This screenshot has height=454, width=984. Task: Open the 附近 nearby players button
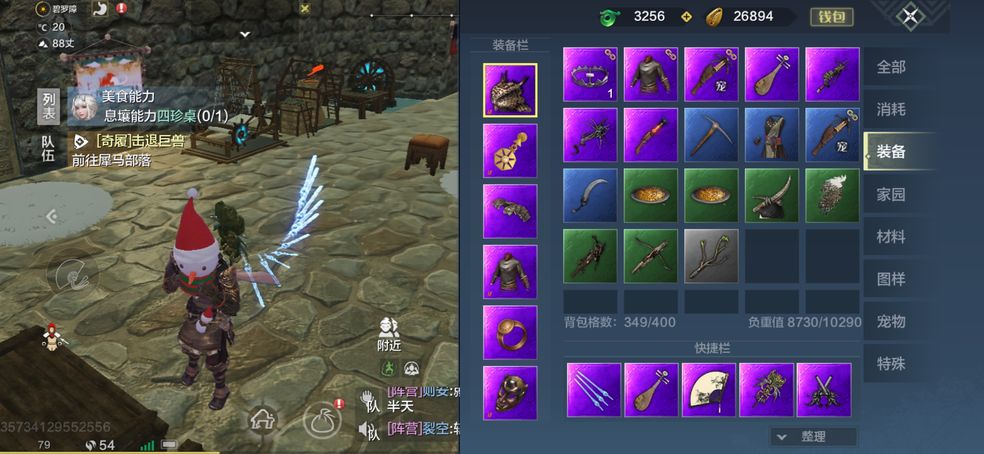coord(389,334)
